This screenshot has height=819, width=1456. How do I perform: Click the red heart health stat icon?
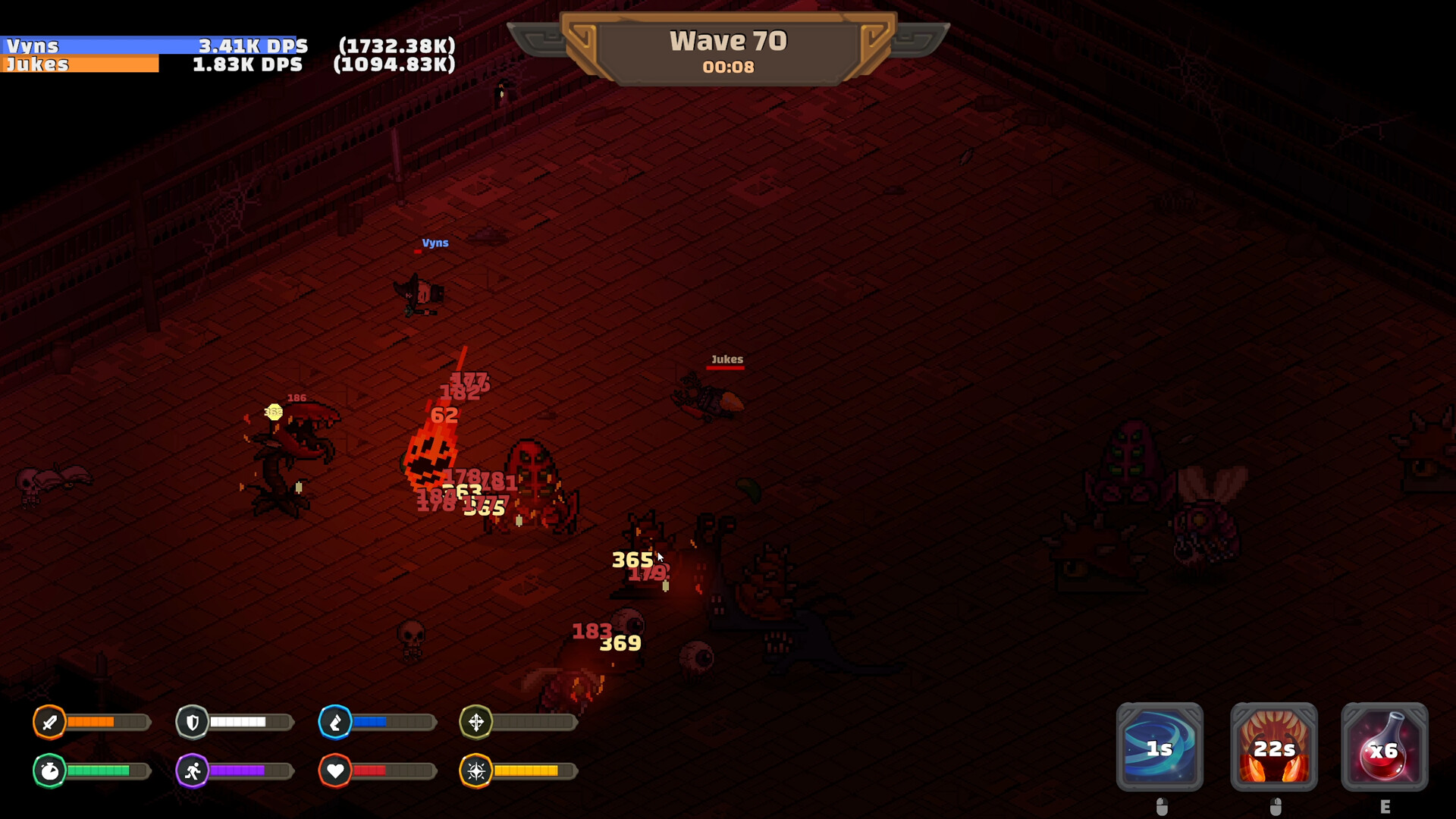tap(336, 770)
